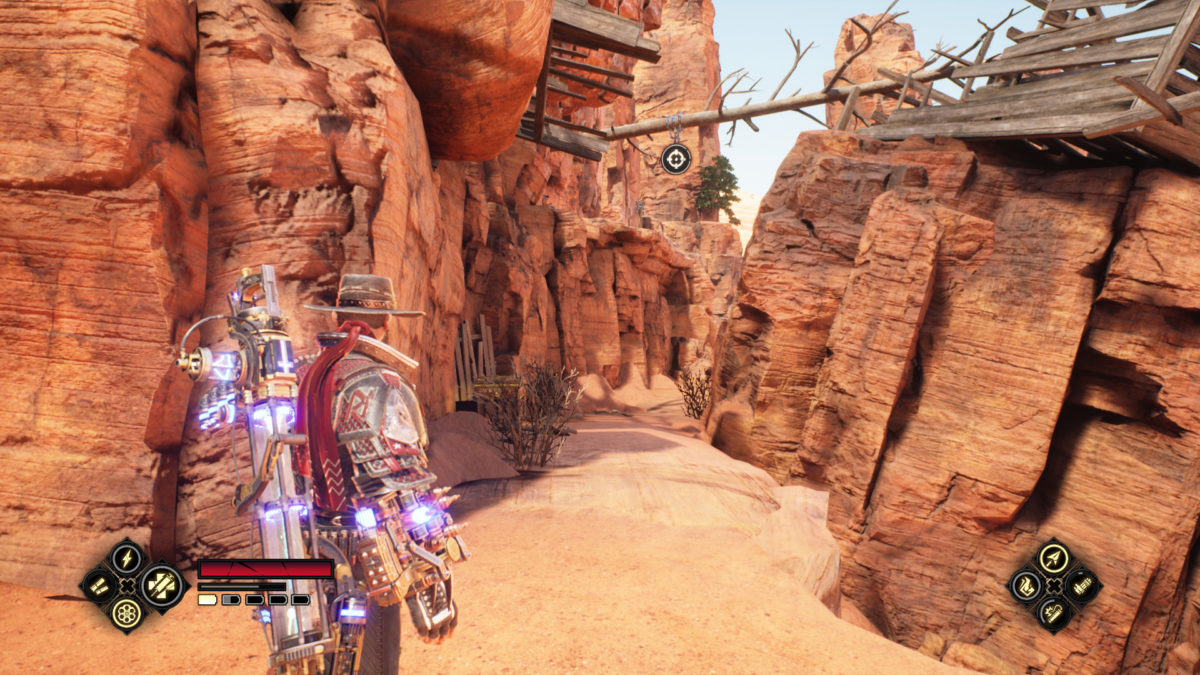Choose the lit dynamite stick icon
Image resolution: width=1200 pixels, height=675 pixels.
tap(1053, 613)
